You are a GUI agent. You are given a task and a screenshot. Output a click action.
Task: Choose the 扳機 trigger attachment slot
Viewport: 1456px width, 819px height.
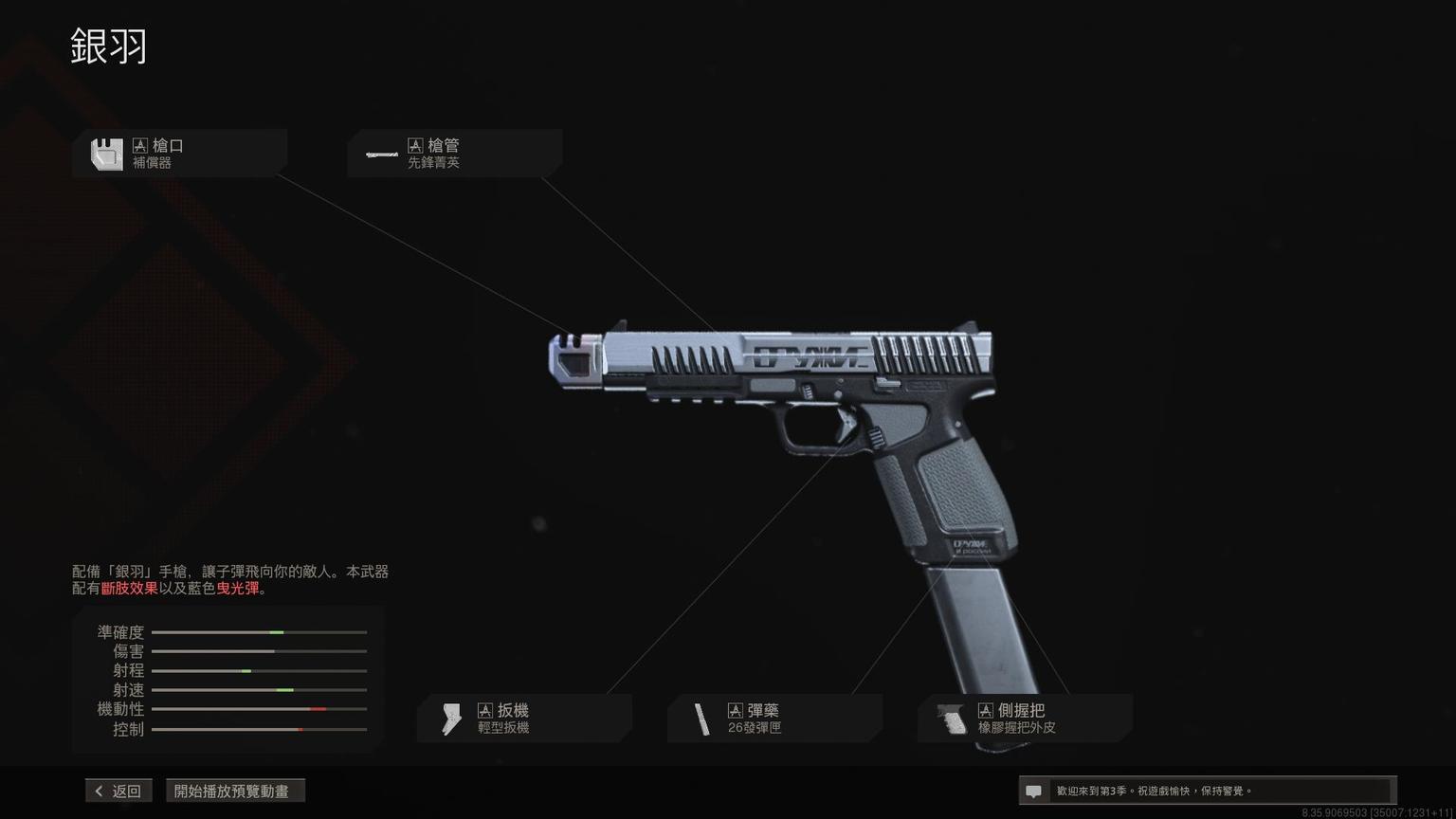[524, 719]
